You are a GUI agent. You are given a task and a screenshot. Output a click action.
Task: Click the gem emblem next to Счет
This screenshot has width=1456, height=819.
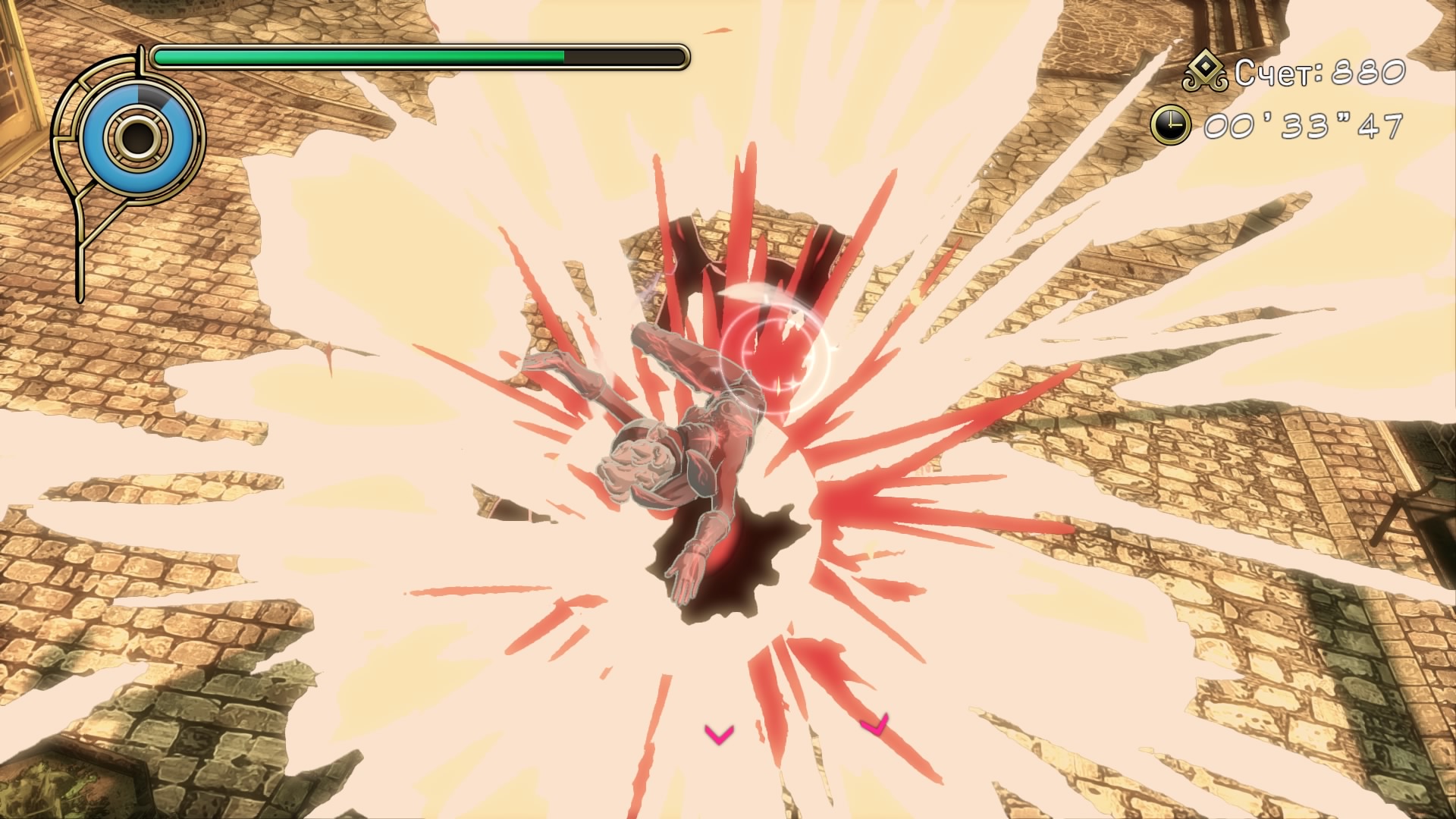1204,73
